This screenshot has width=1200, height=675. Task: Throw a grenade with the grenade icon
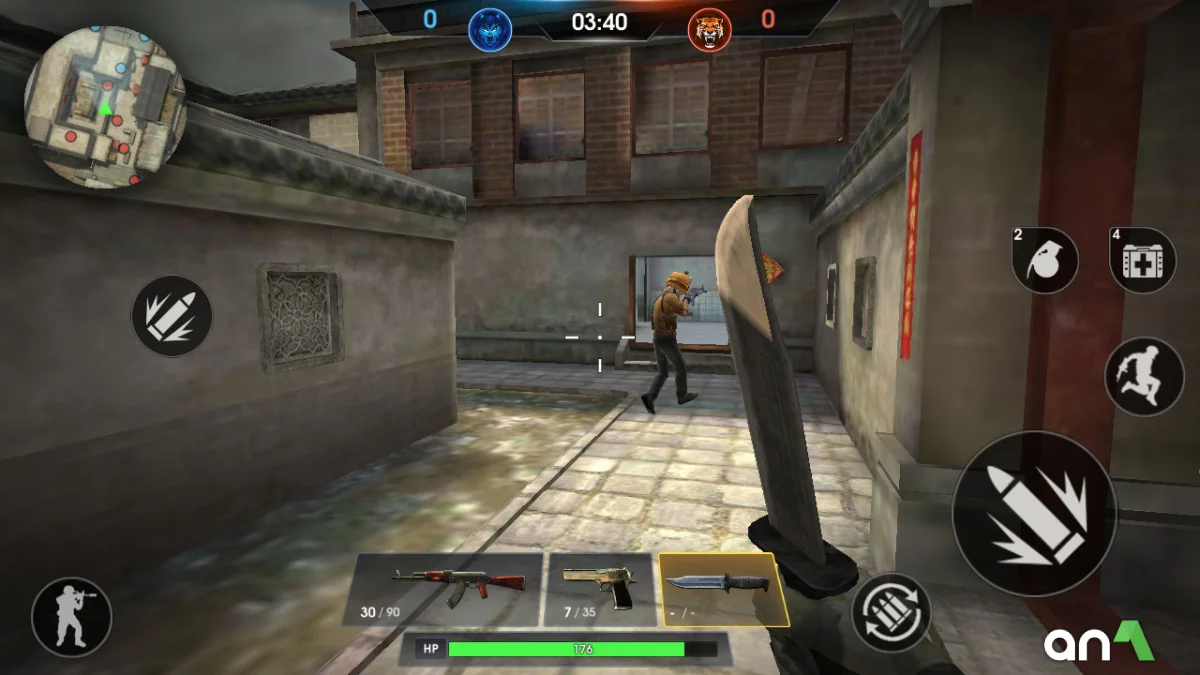(1045, 260)
